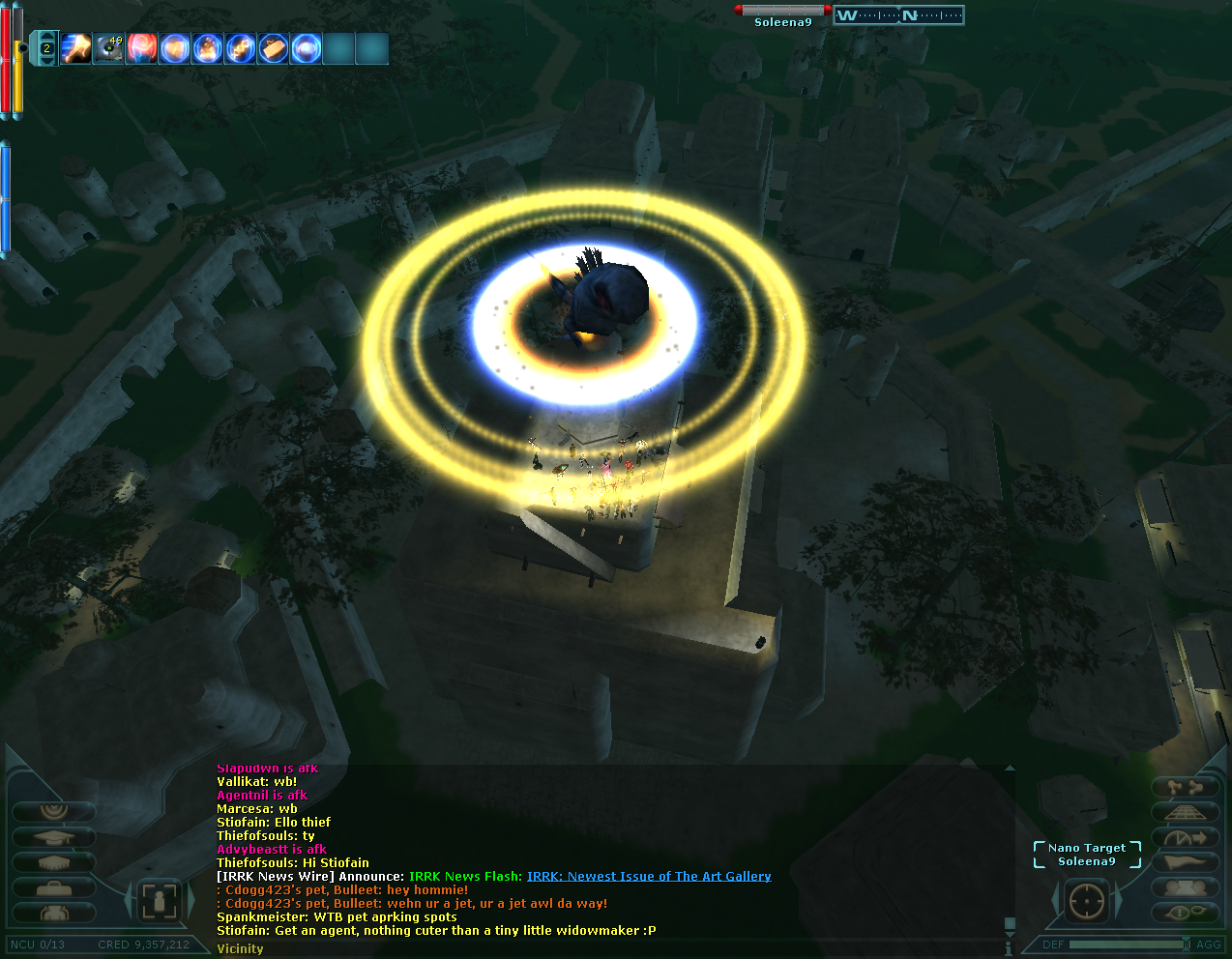Click the concentric arcs menu button

point(54,810)
